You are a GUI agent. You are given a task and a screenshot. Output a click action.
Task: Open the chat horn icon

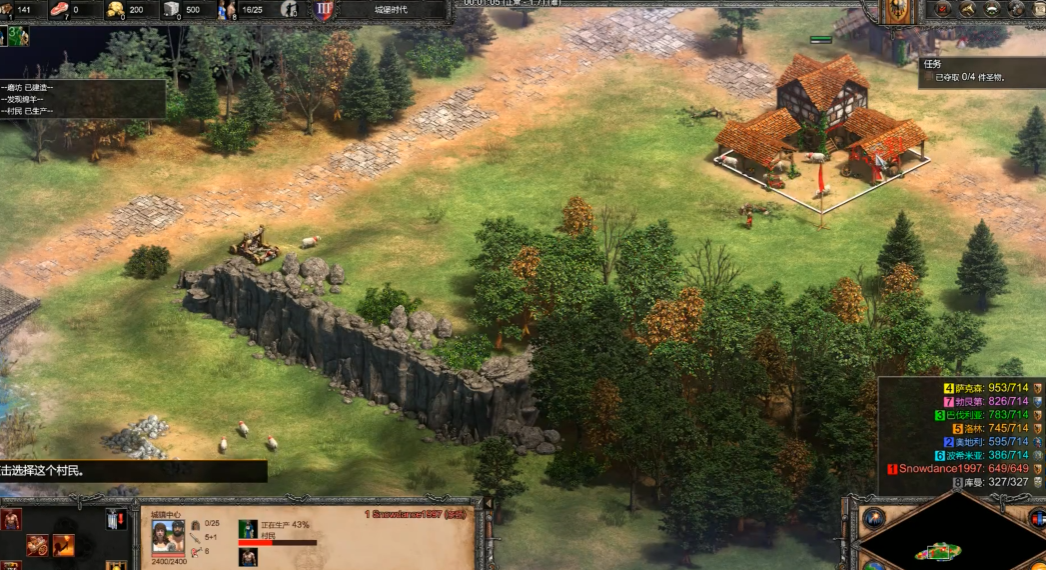[968, 9]
